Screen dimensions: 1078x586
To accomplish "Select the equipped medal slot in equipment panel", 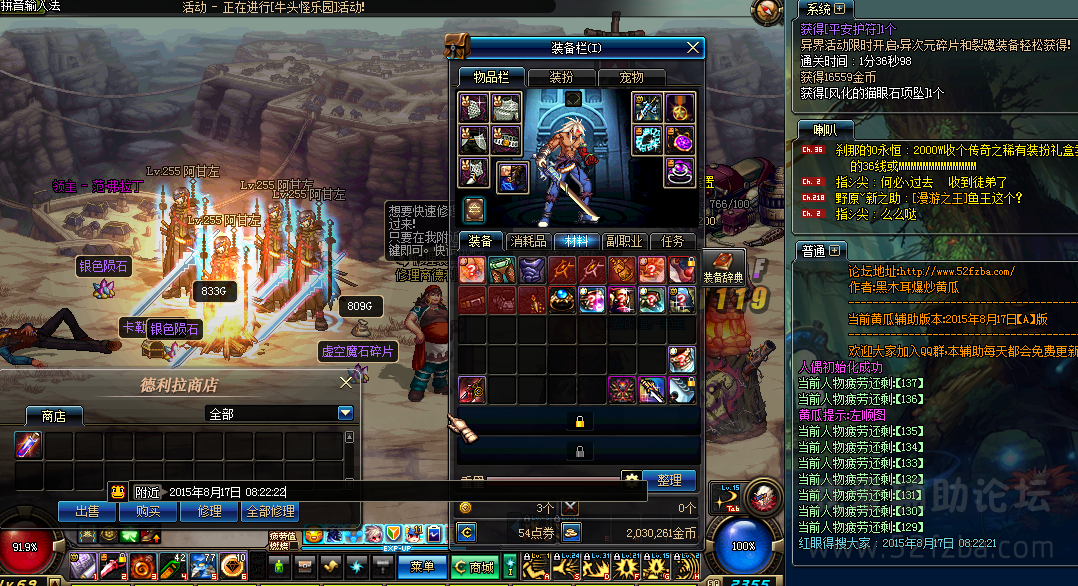I will [680, 107].
